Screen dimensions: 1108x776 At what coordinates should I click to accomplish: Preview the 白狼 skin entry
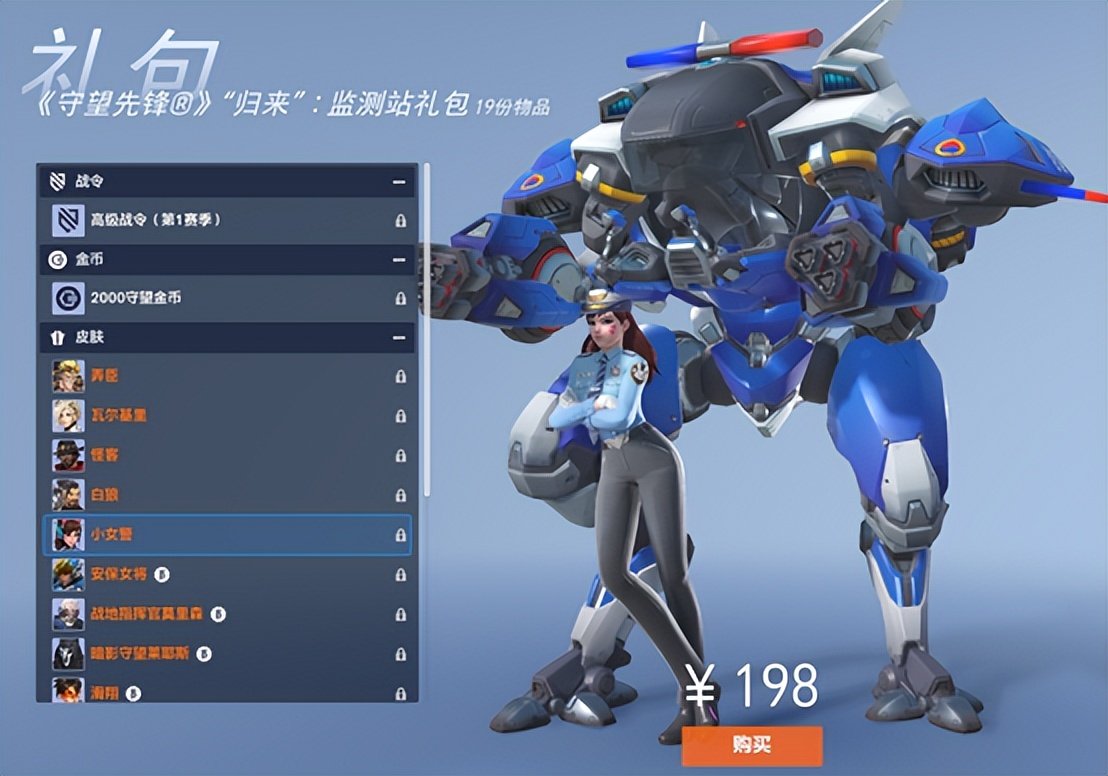coord(228,495)
